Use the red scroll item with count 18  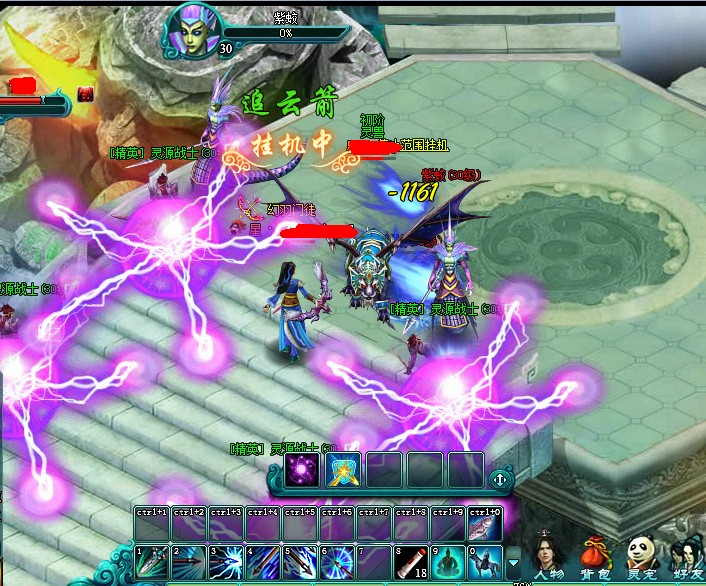point(411,562)
